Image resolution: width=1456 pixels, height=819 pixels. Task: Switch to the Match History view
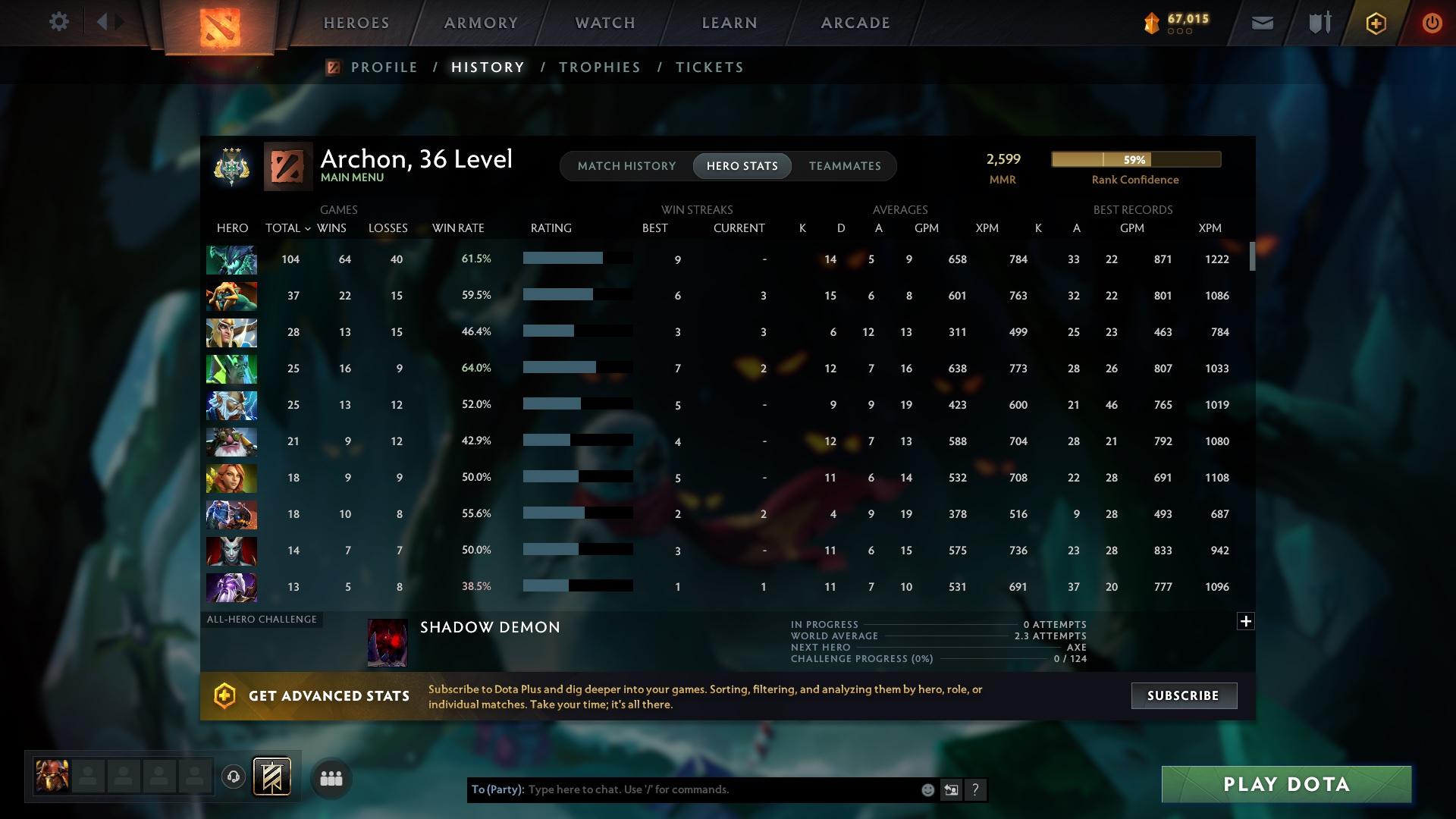click(x=626, y=165)
